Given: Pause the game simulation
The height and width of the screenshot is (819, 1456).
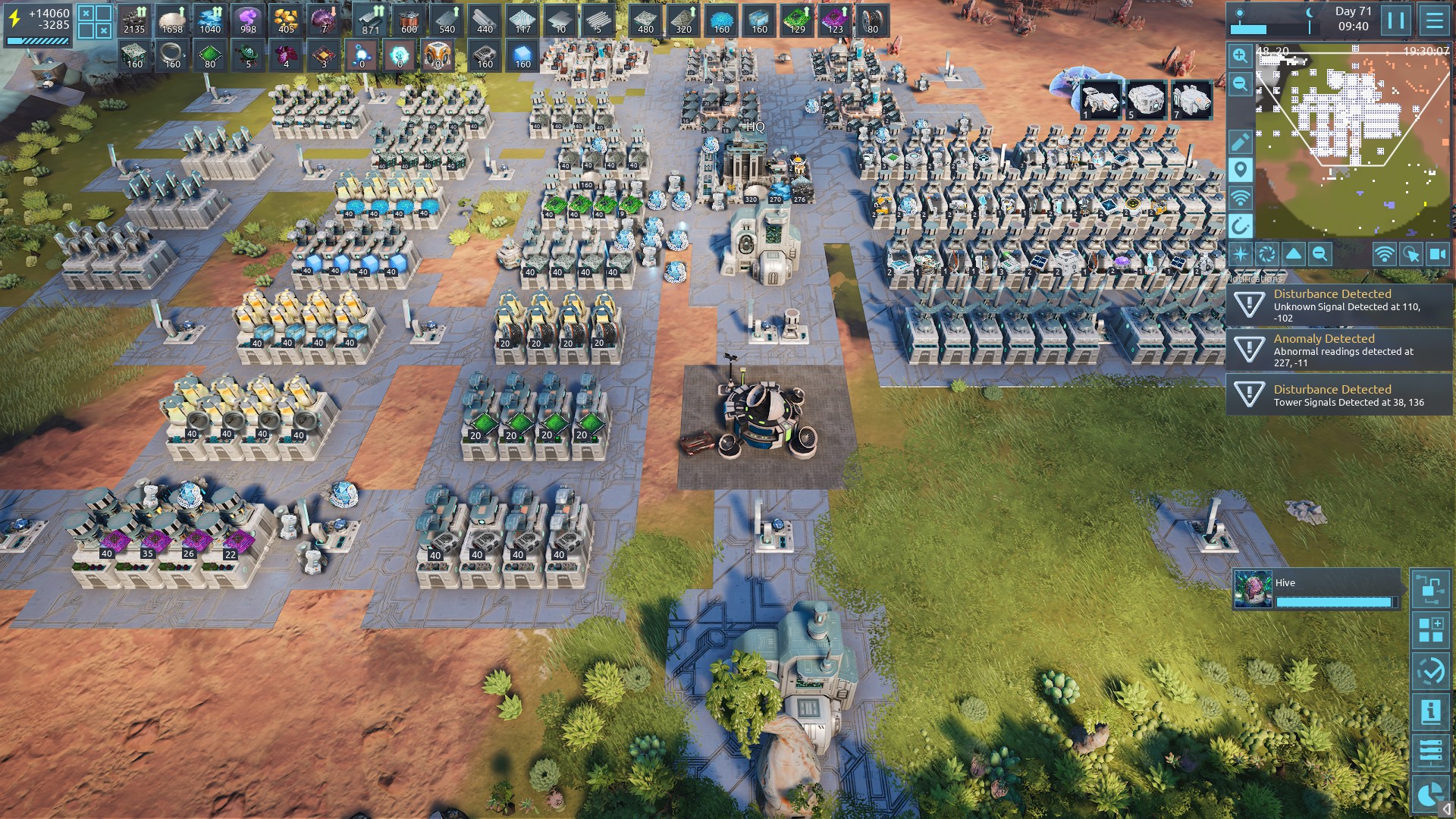Looking at the screenshot, I should (x=1395, y=20).
